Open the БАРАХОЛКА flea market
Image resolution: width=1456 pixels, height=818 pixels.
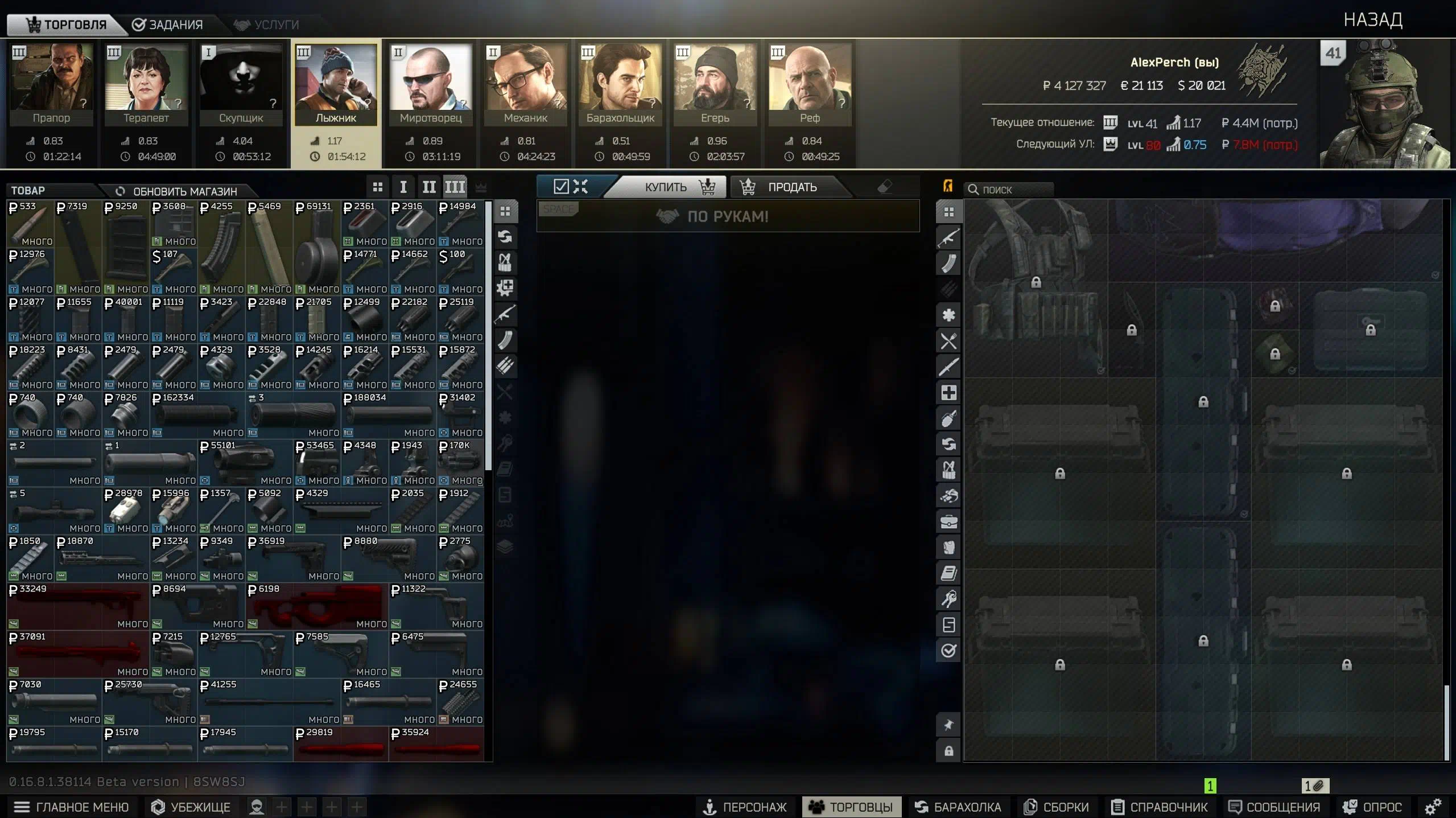click(x=958, y=807)
